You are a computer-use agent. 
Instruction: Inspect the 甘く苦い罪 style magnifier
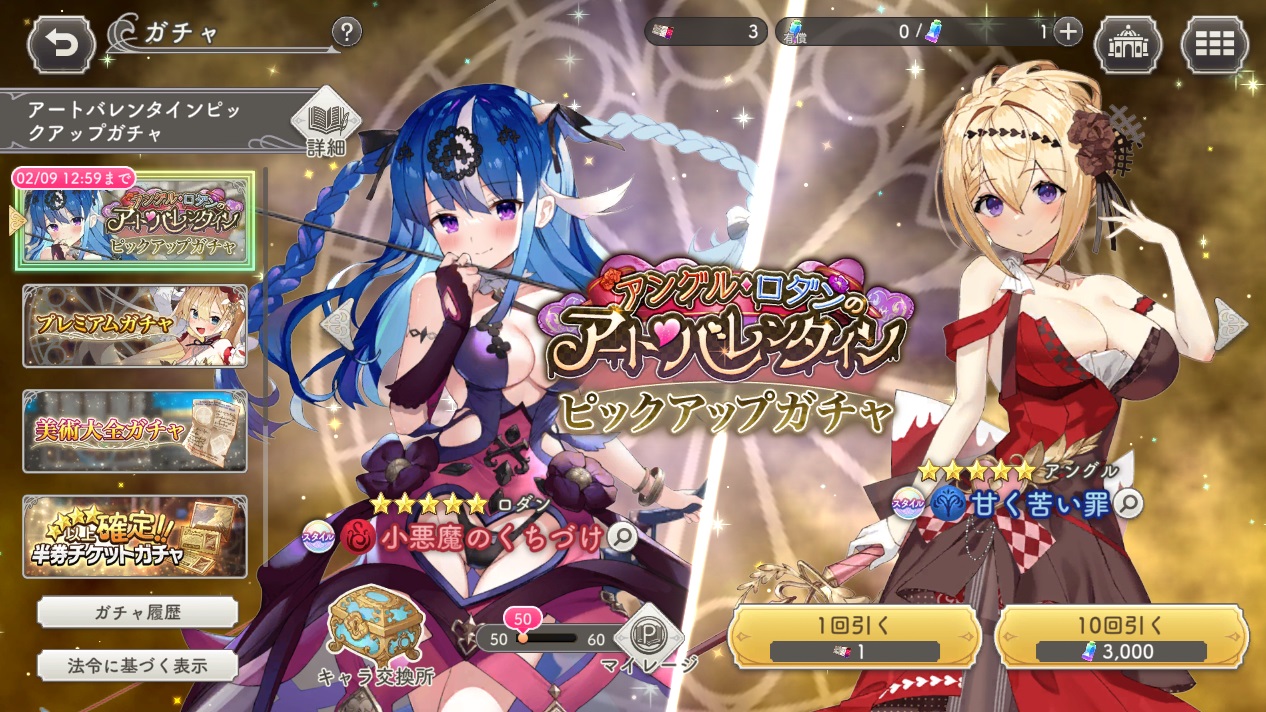pos(1128,504)
